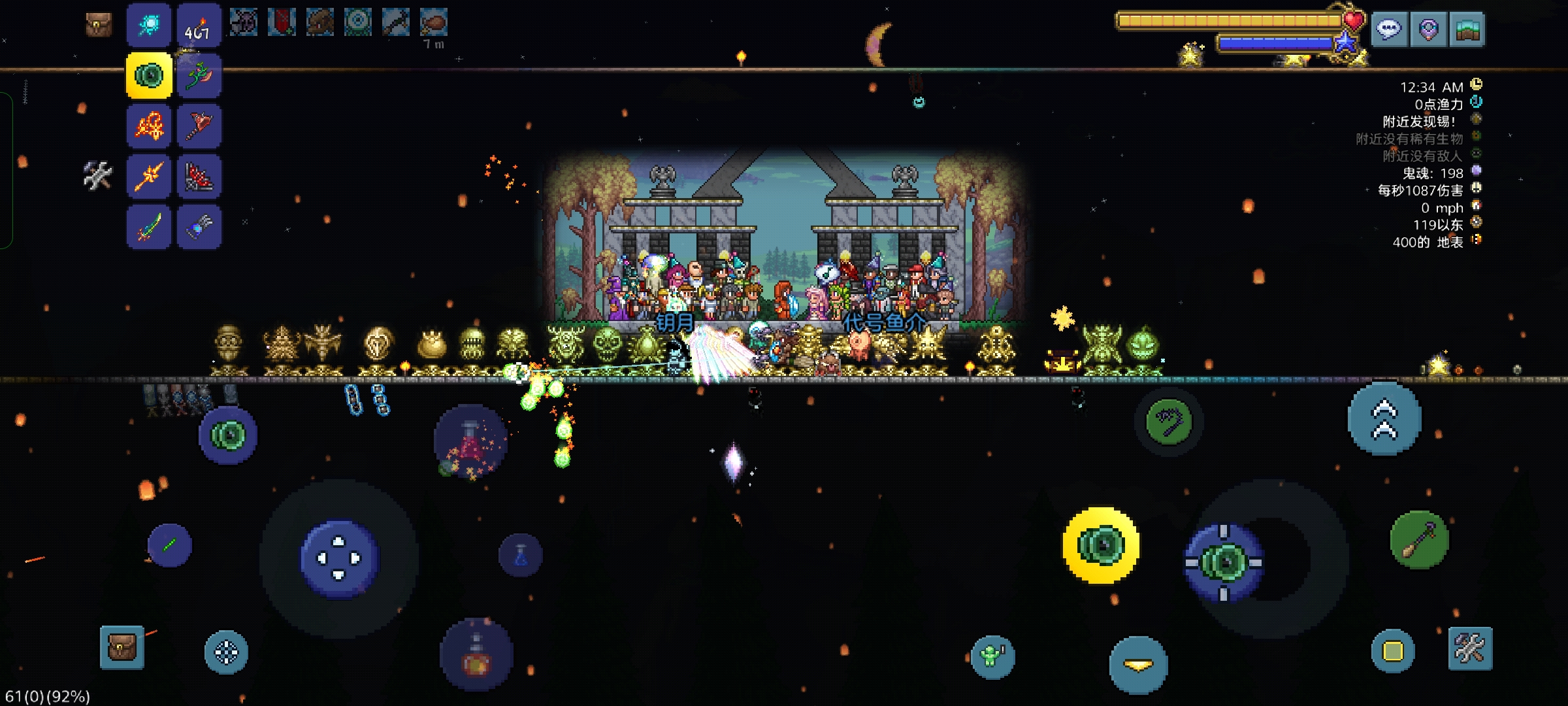Toggle the smart cursor crosshair button
The image size is (1568, 706).
226,652
